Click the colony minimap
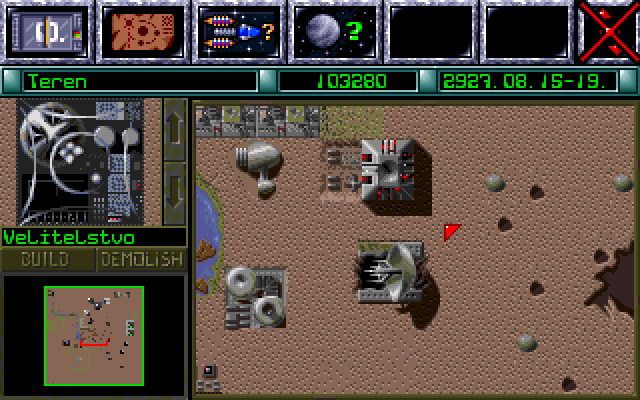The image size is (640, 400). coord(94,332)
